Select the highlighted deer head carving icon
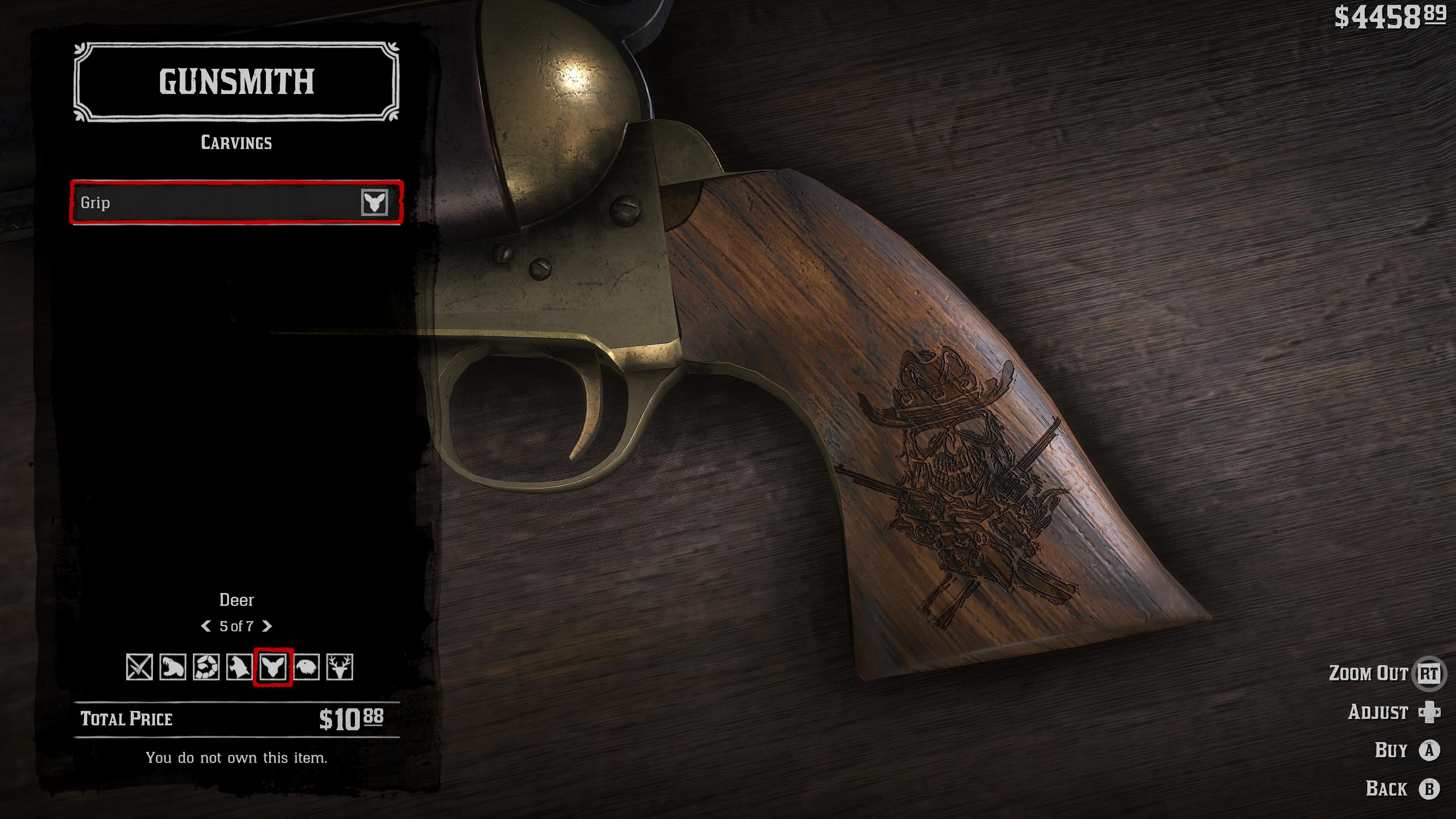The image size is (1456, 819). tap(273, 667)
